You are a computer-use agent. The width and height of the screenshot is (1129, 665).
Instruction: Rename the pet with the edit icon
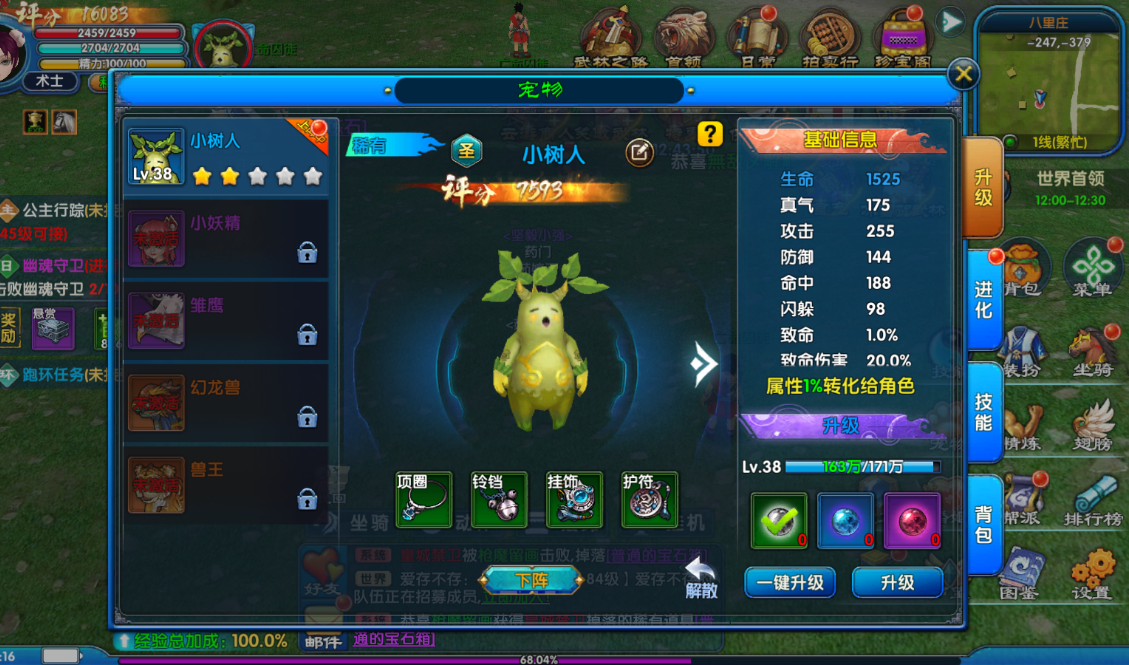pyautogui.click(x=640, y=152)
